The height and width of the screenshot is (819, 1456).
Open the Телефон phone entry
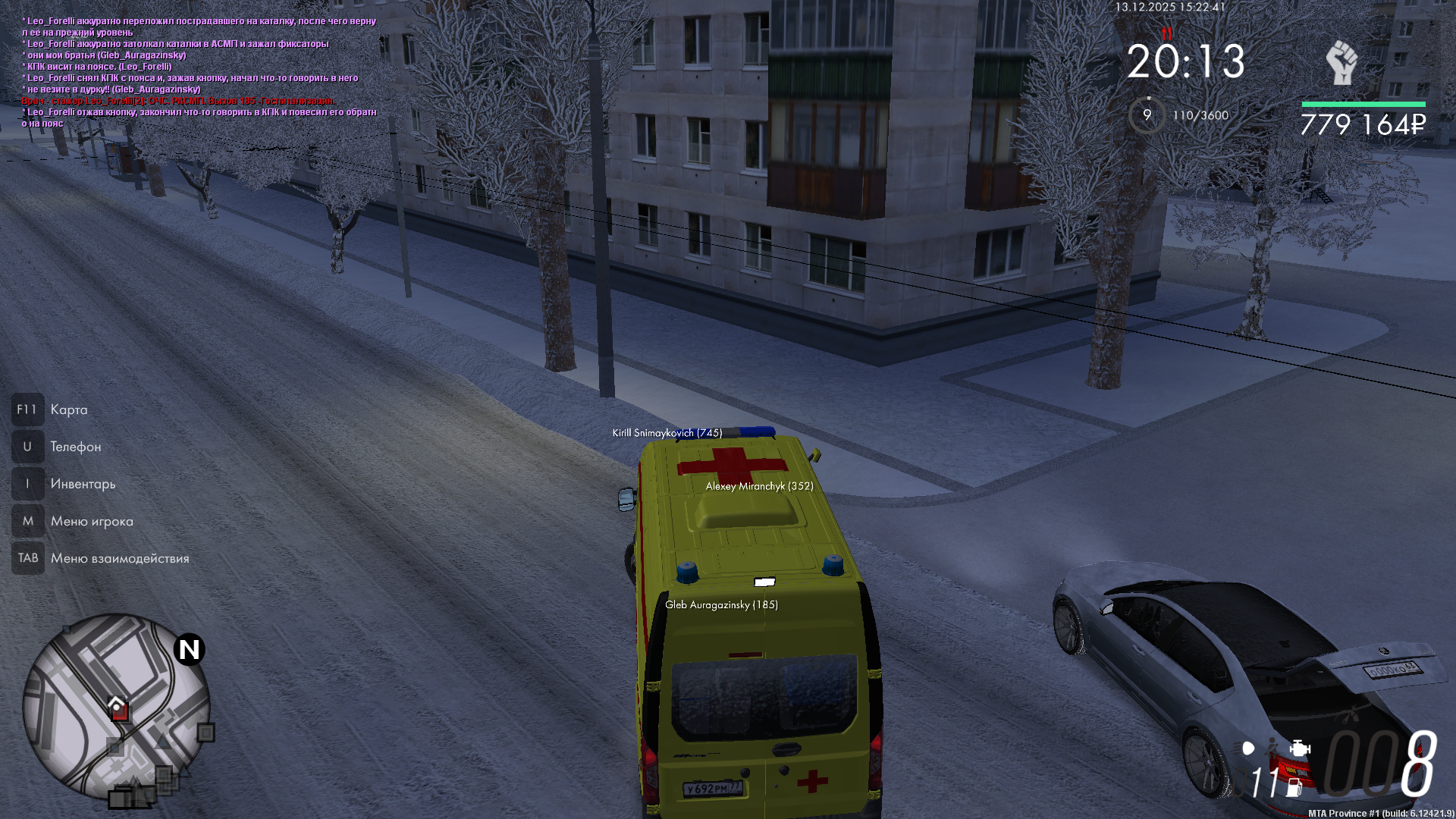click(75, 447)
